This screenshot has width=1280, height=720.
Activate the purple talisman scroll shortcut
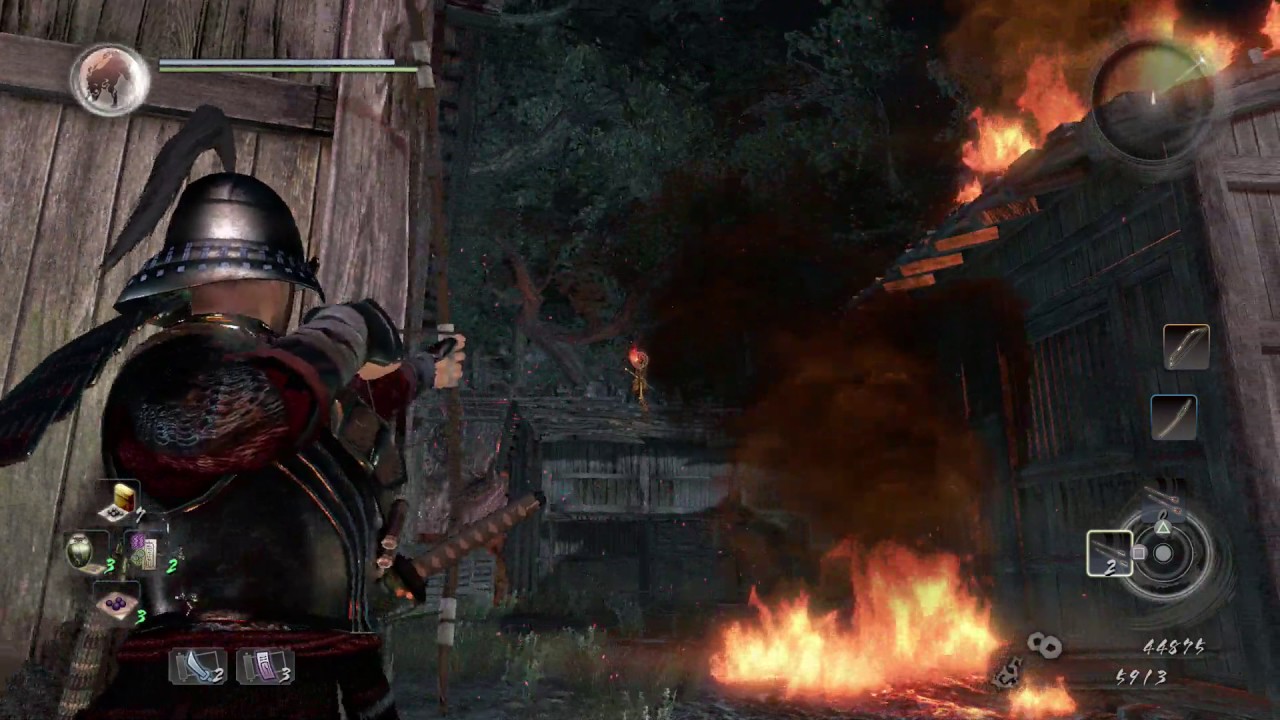coord(264,666)
